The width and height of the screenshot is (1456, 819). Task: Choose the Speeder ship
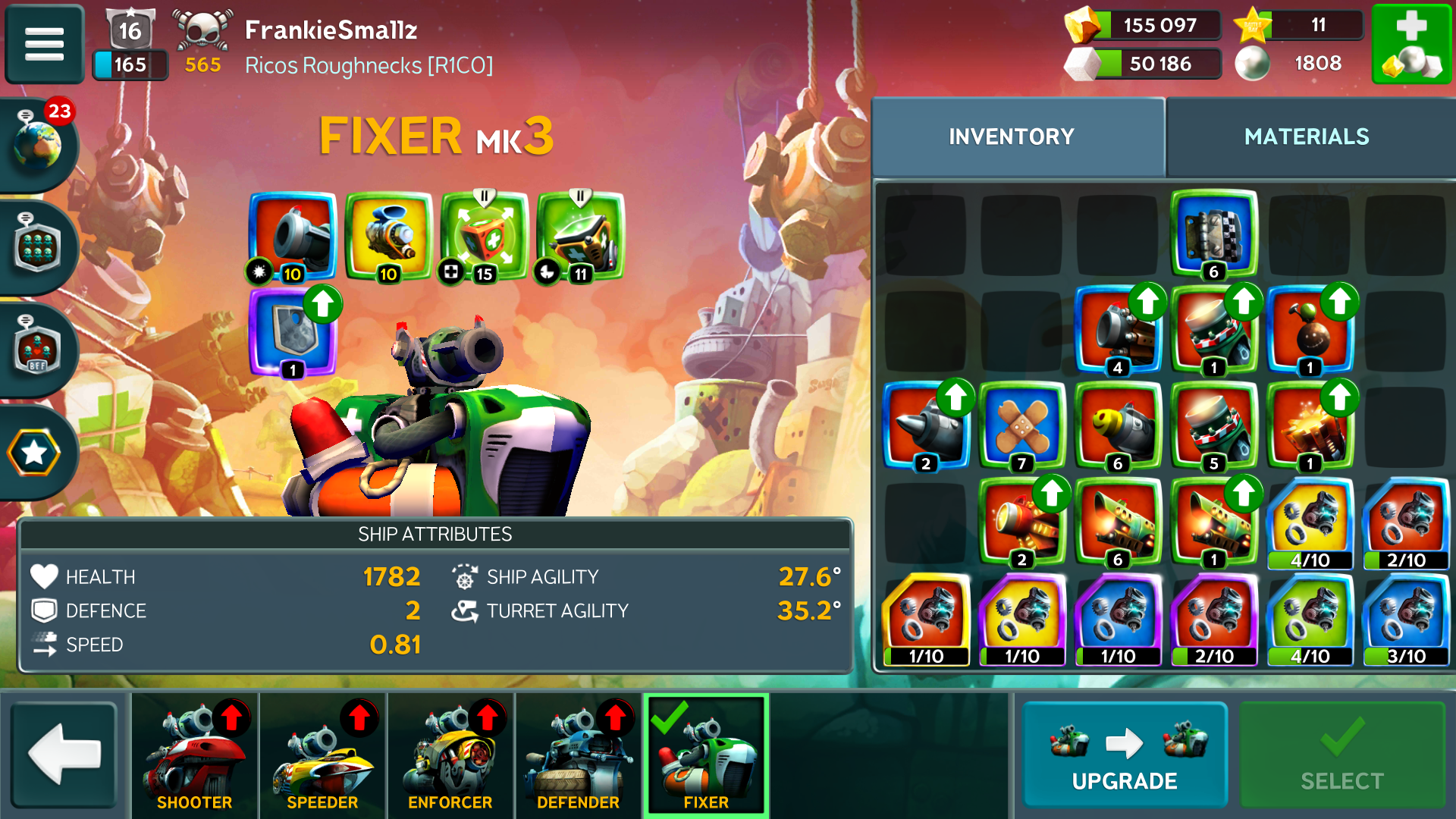(x=322, y=755)
